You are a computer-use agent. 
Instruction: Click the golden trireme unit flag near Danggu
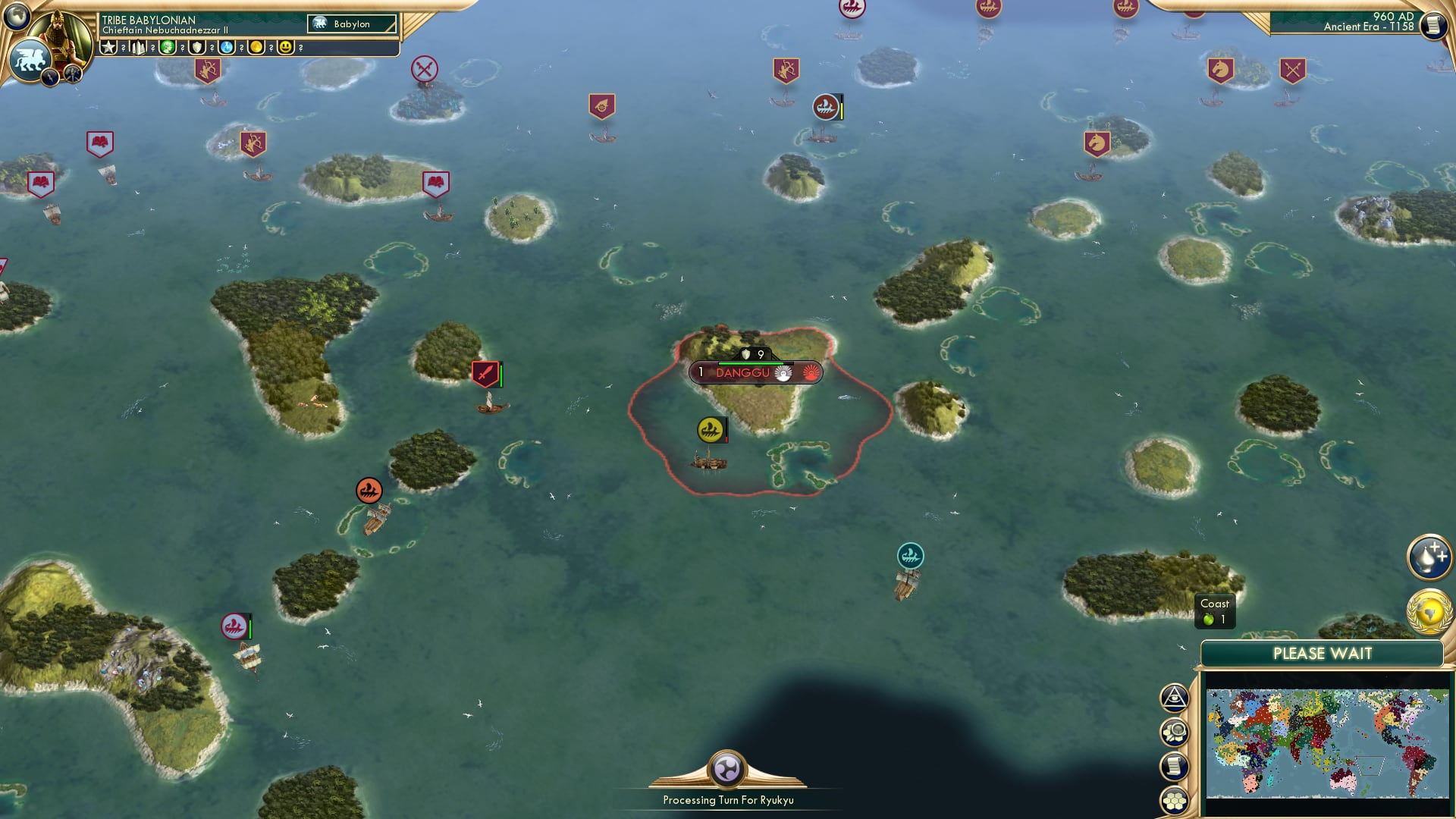pos(709,428)
